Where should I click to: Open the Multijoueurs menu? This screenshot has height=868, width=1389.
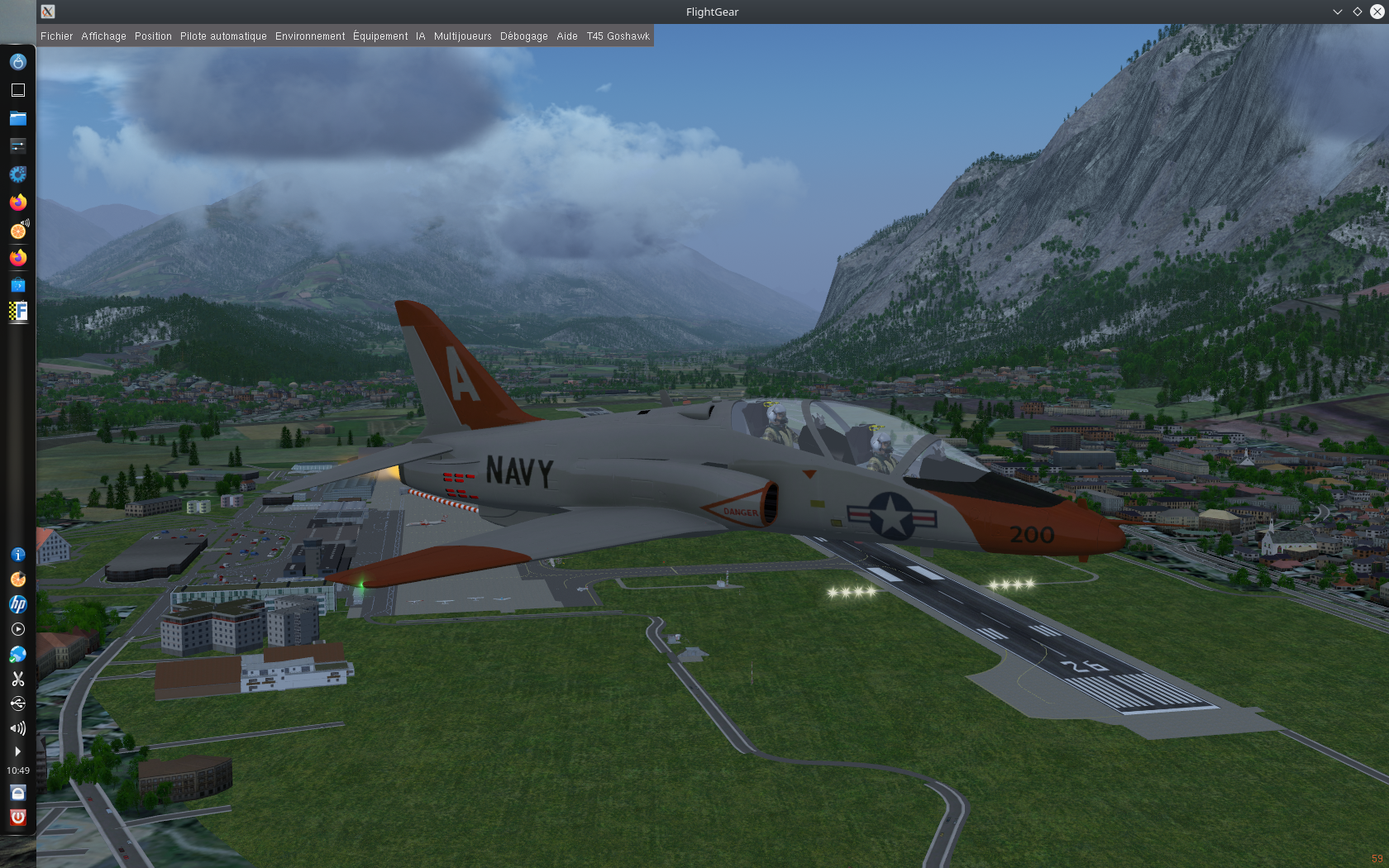462,36
